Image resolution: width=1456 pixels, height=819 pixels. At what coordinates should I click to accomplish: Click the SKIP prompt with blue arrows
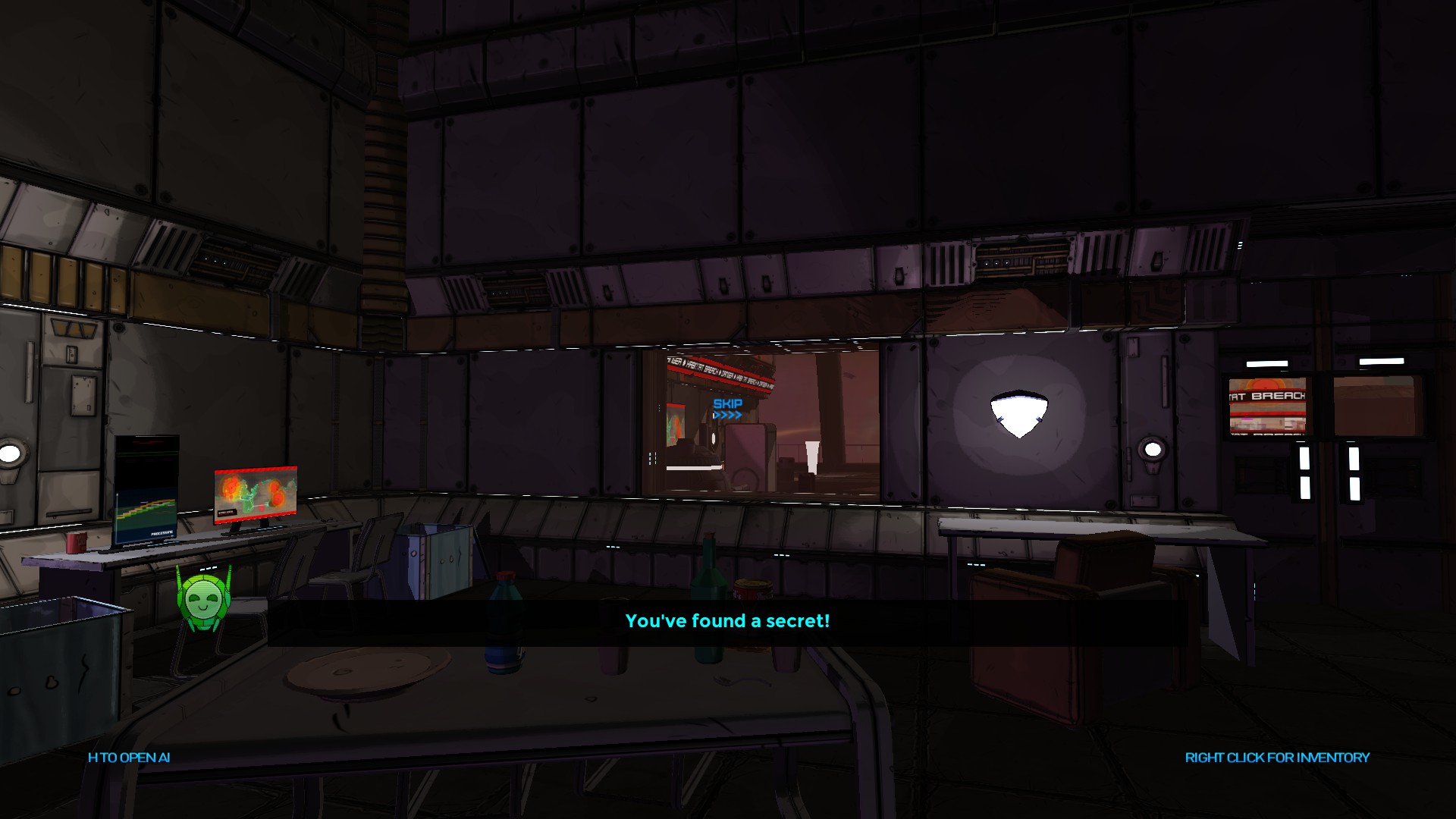pos(728,406)
